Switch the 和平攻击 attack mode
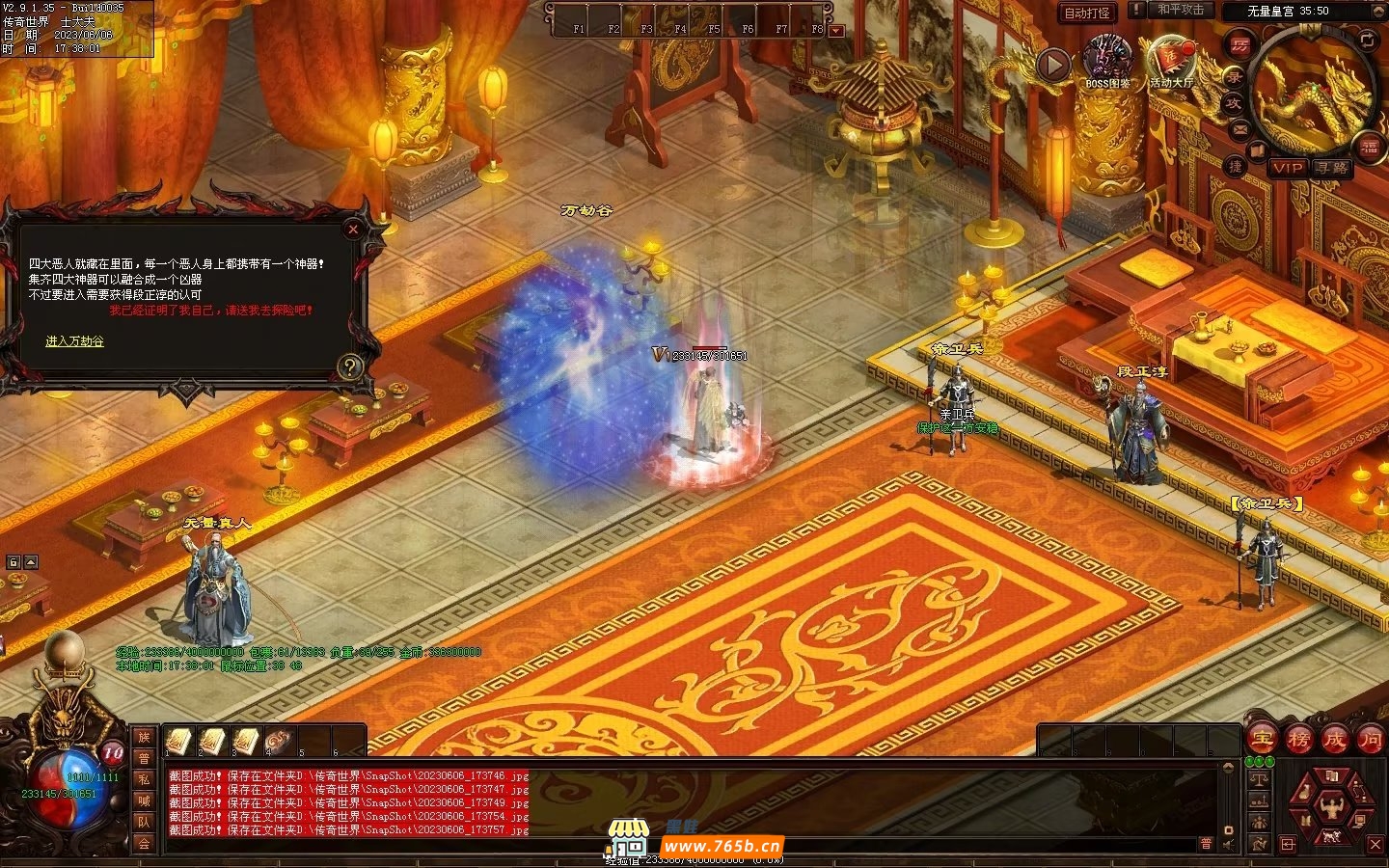 click(1181, 10)
